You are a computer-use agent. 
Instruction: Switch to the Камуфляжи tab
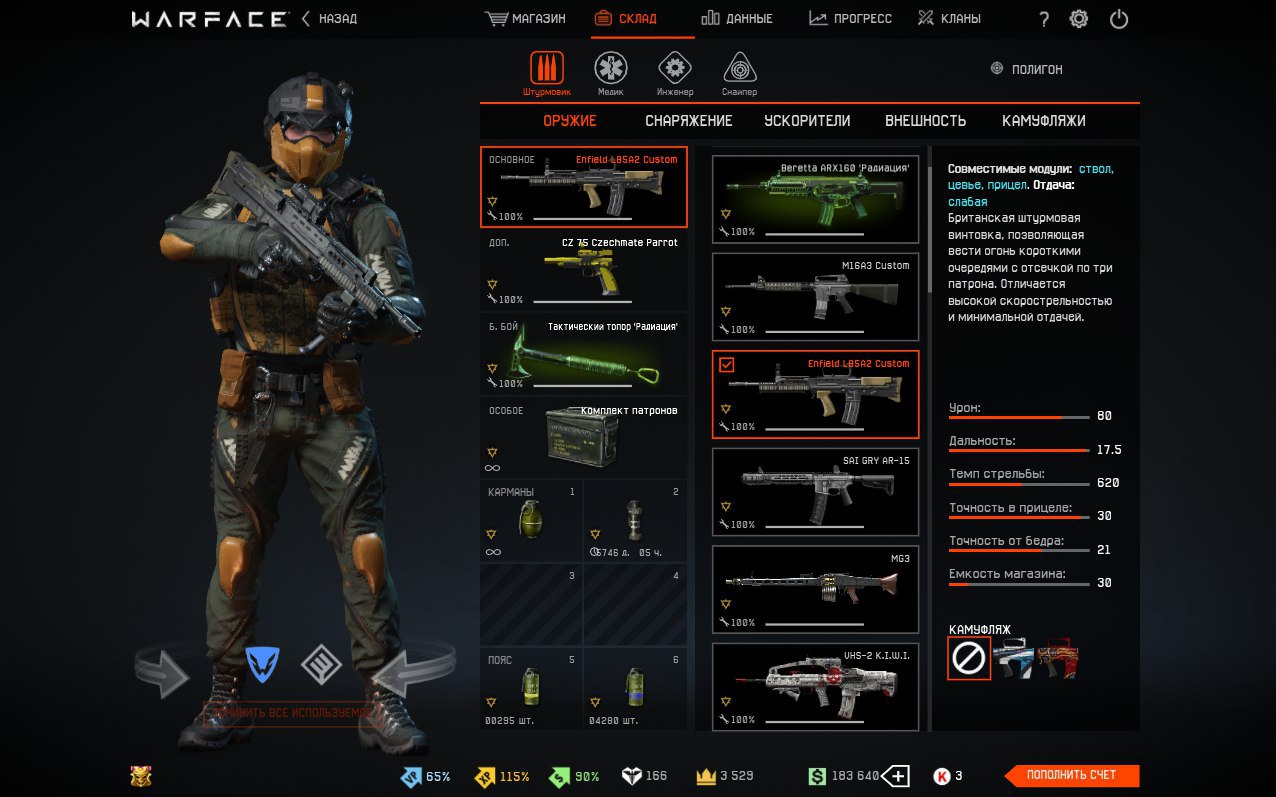(1043, 121)
